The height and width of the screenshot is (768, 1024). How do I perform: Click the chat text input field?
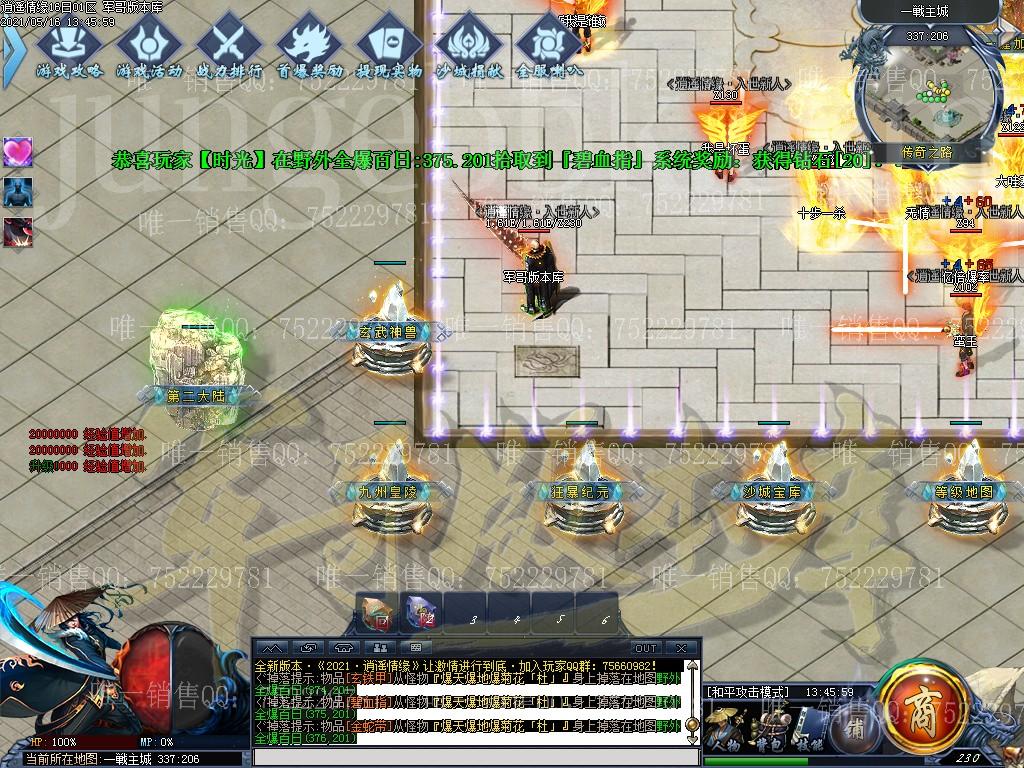click(x=470, y=757)
